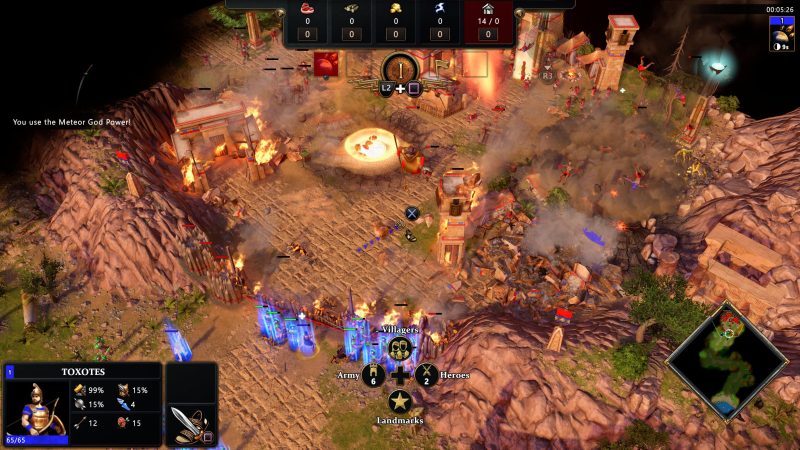Image resolution: width=800 pixels, height=450 pixels.
Task: Select the Heroes group button
Action: pyautogui.click(x=426, y=376)
